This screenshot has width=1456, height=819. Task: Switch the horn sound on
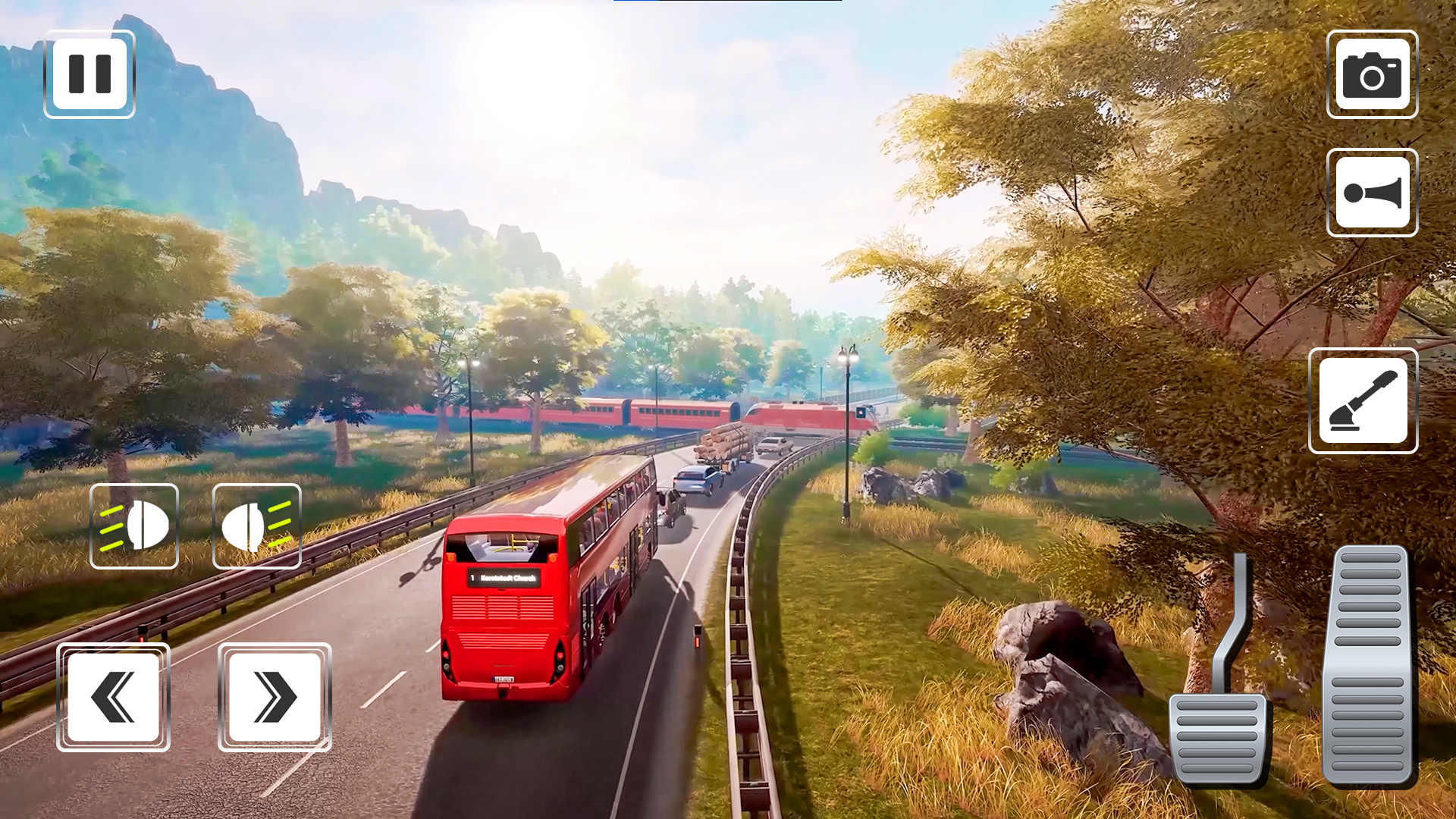[1372, 192]
